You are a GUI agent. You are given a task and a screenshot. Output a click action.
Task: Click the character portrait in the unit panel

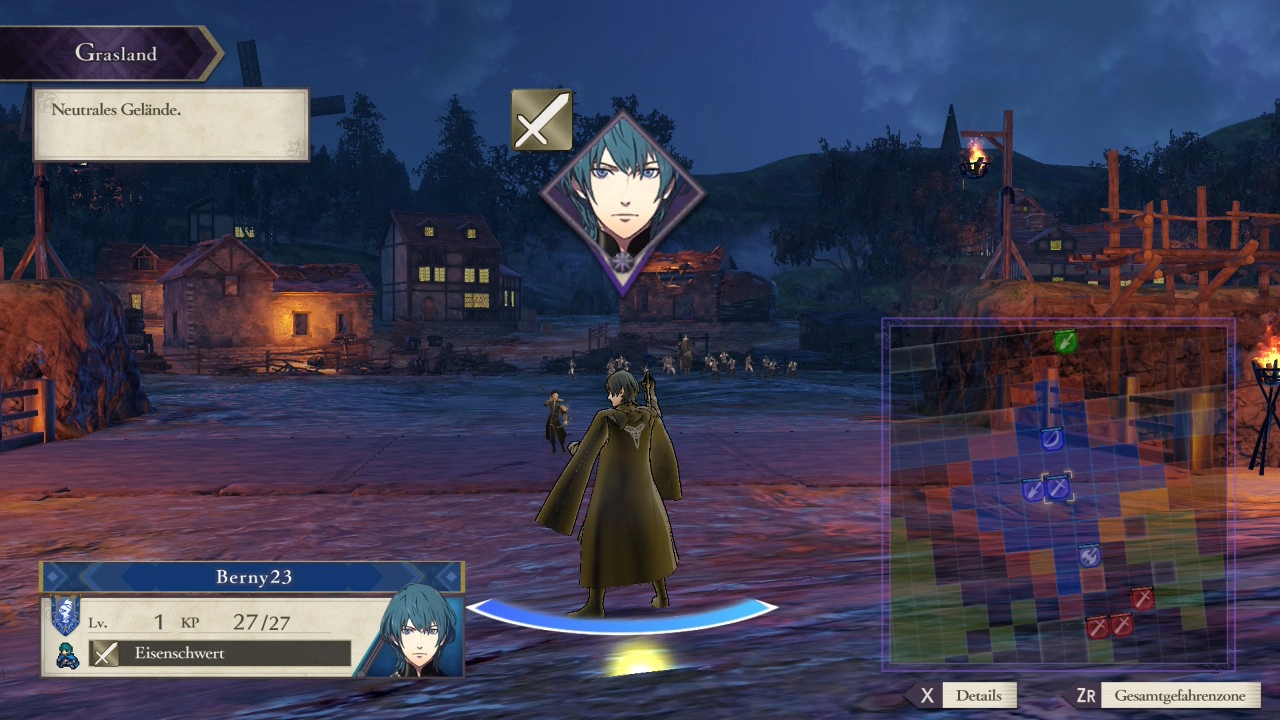coord(416,630)
